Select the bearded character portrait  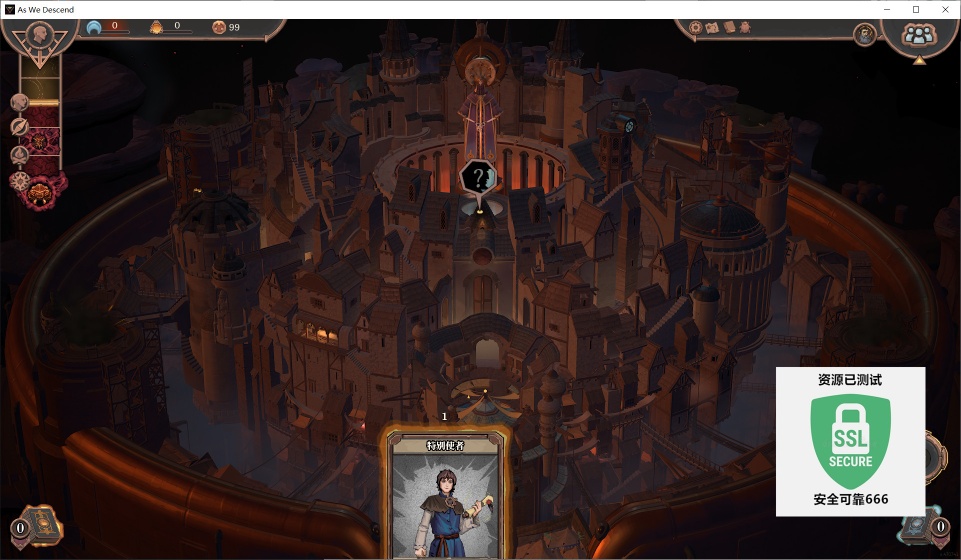tap(864, 35)
